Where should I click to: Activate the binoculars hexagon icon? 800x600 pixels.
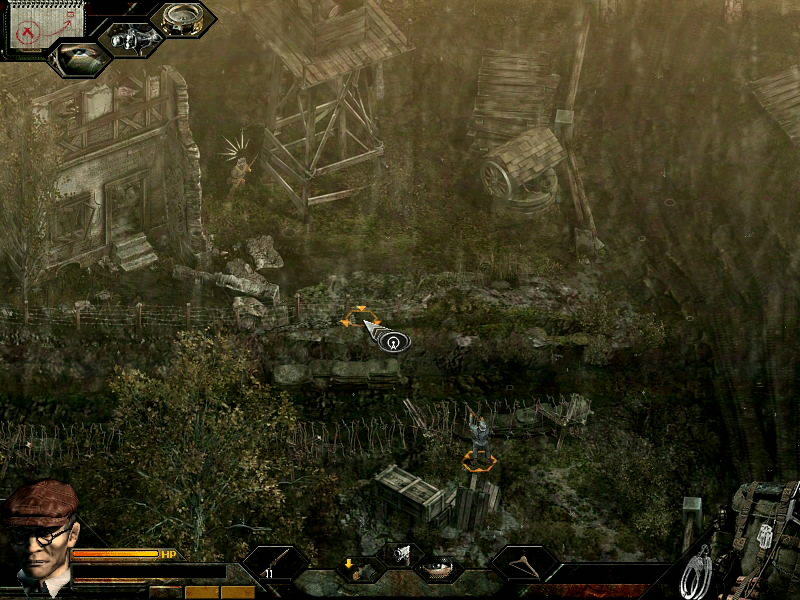coord(131,38)
